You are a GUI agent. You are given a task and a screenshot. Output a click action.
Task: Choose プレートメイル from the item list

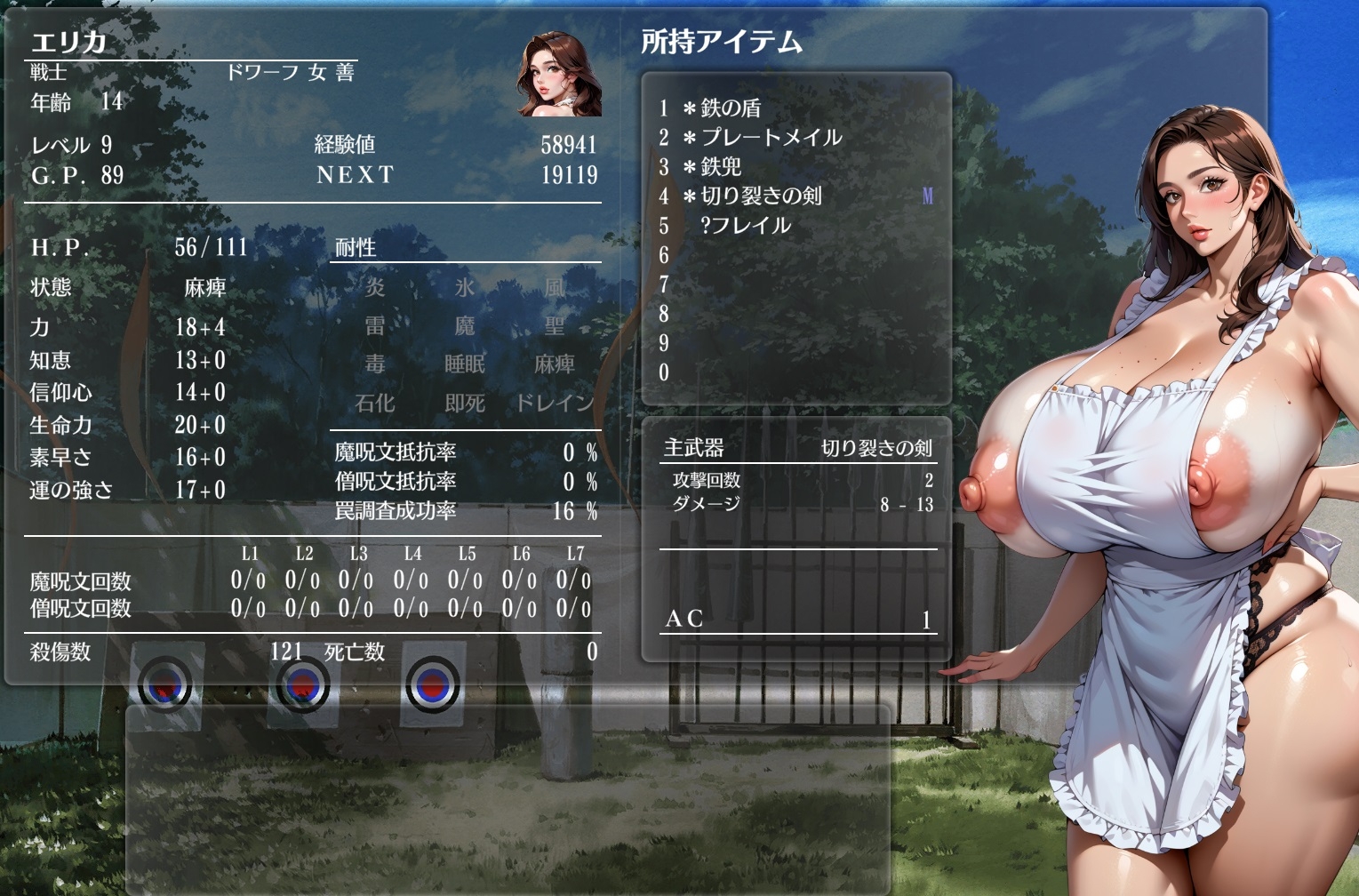coord(770,138)
